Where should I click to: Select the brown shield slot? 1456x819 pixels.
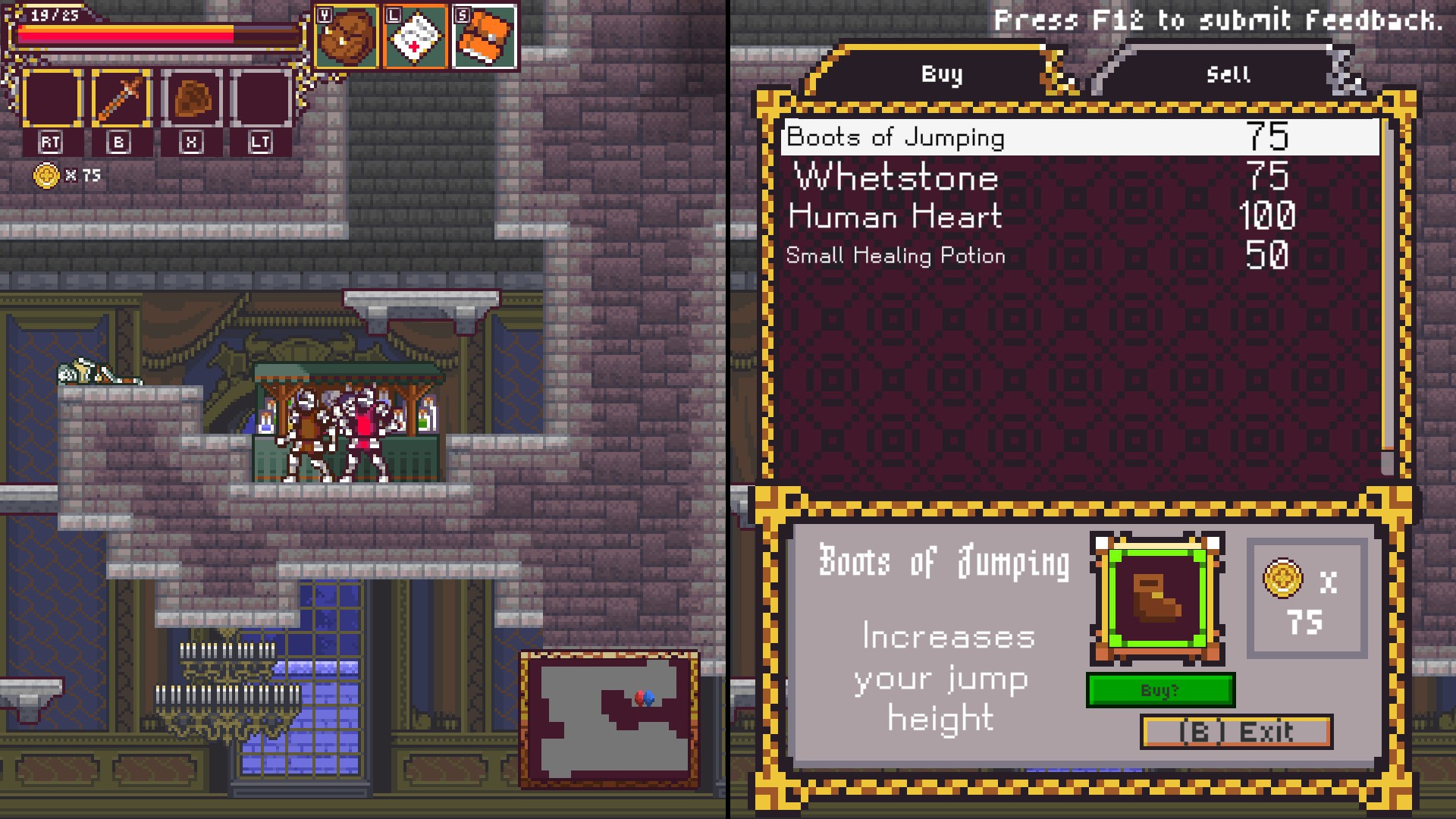coord(192,99)
